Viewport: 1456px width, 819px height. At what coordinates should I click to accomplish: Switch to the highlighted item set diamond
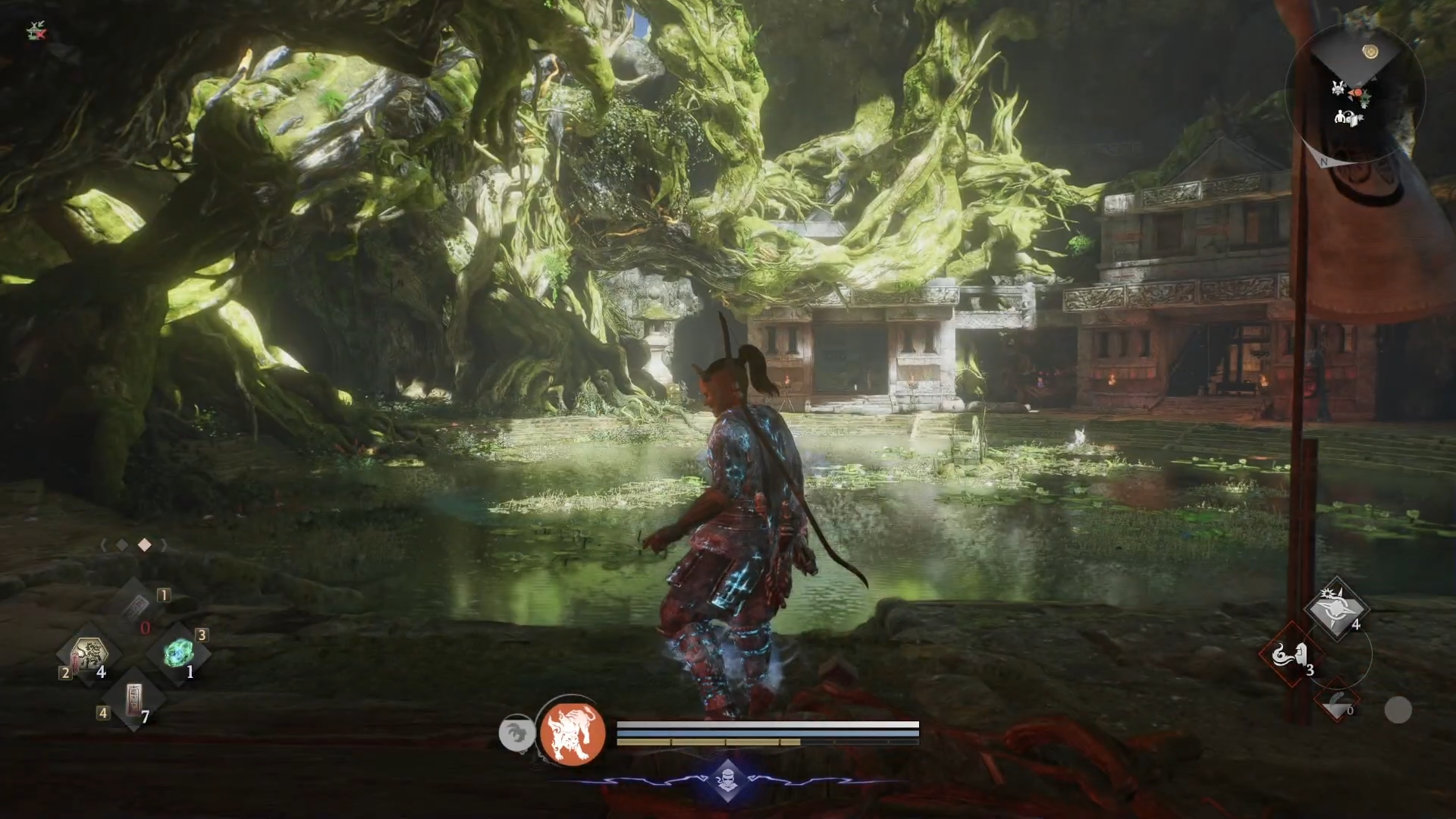click(144, 545)
